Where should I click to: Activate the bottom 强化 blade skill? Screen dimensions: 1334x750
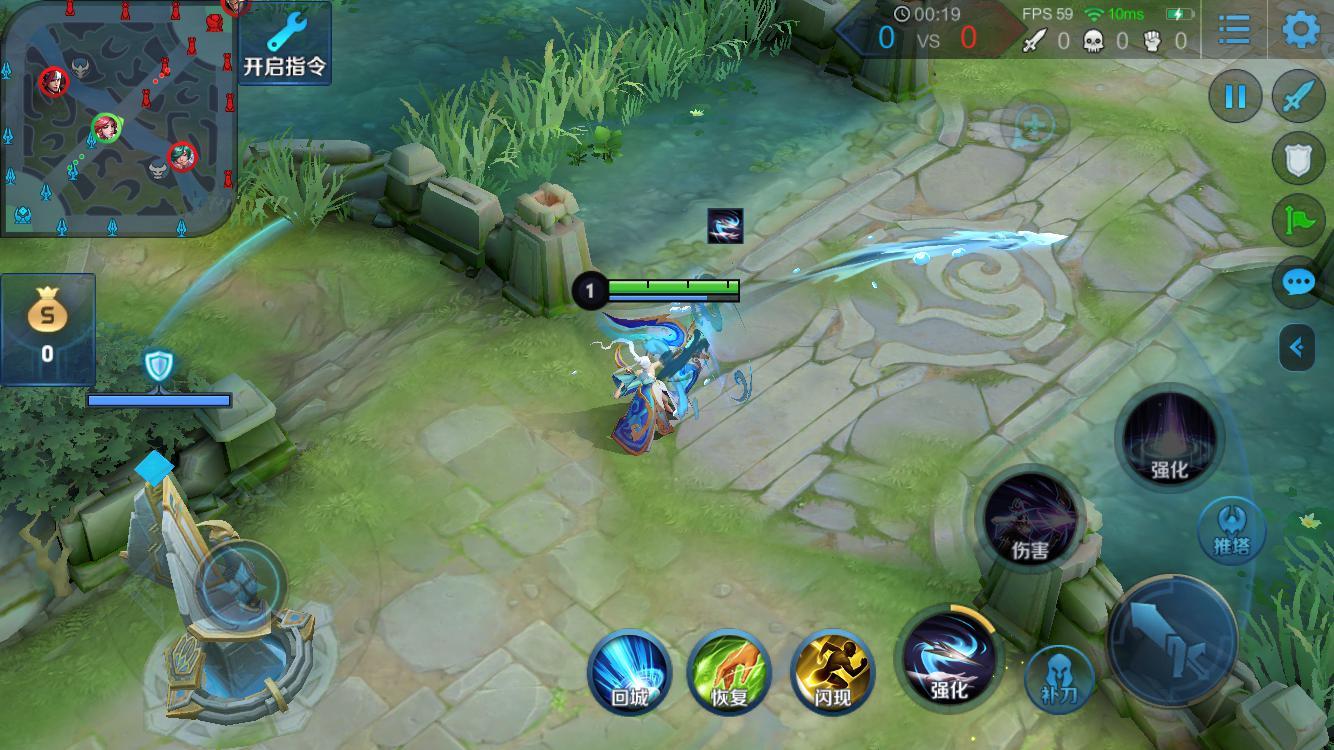tap(948, 656)
